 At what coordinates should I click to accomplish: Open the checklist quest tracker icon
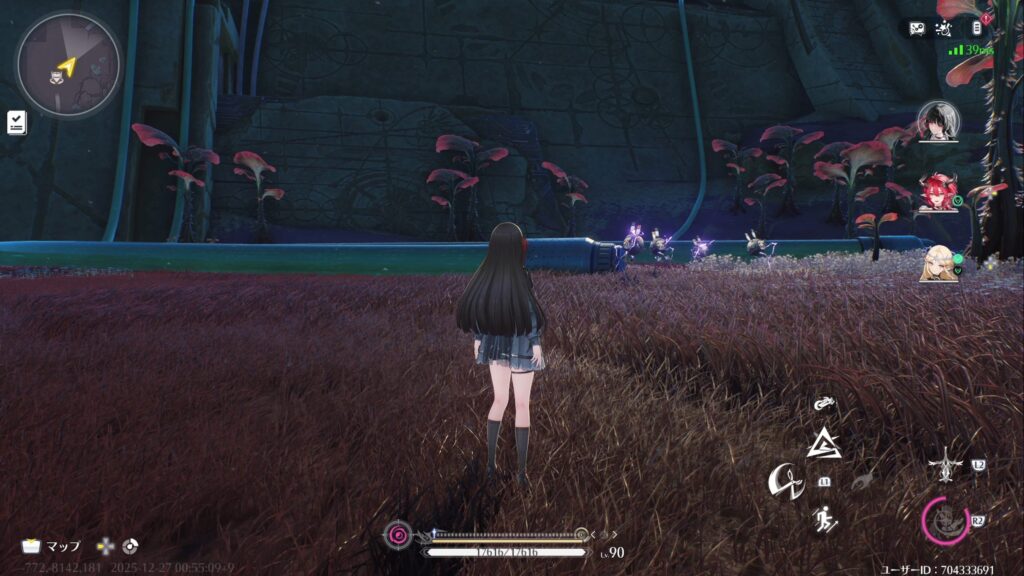tap(17, 122)
